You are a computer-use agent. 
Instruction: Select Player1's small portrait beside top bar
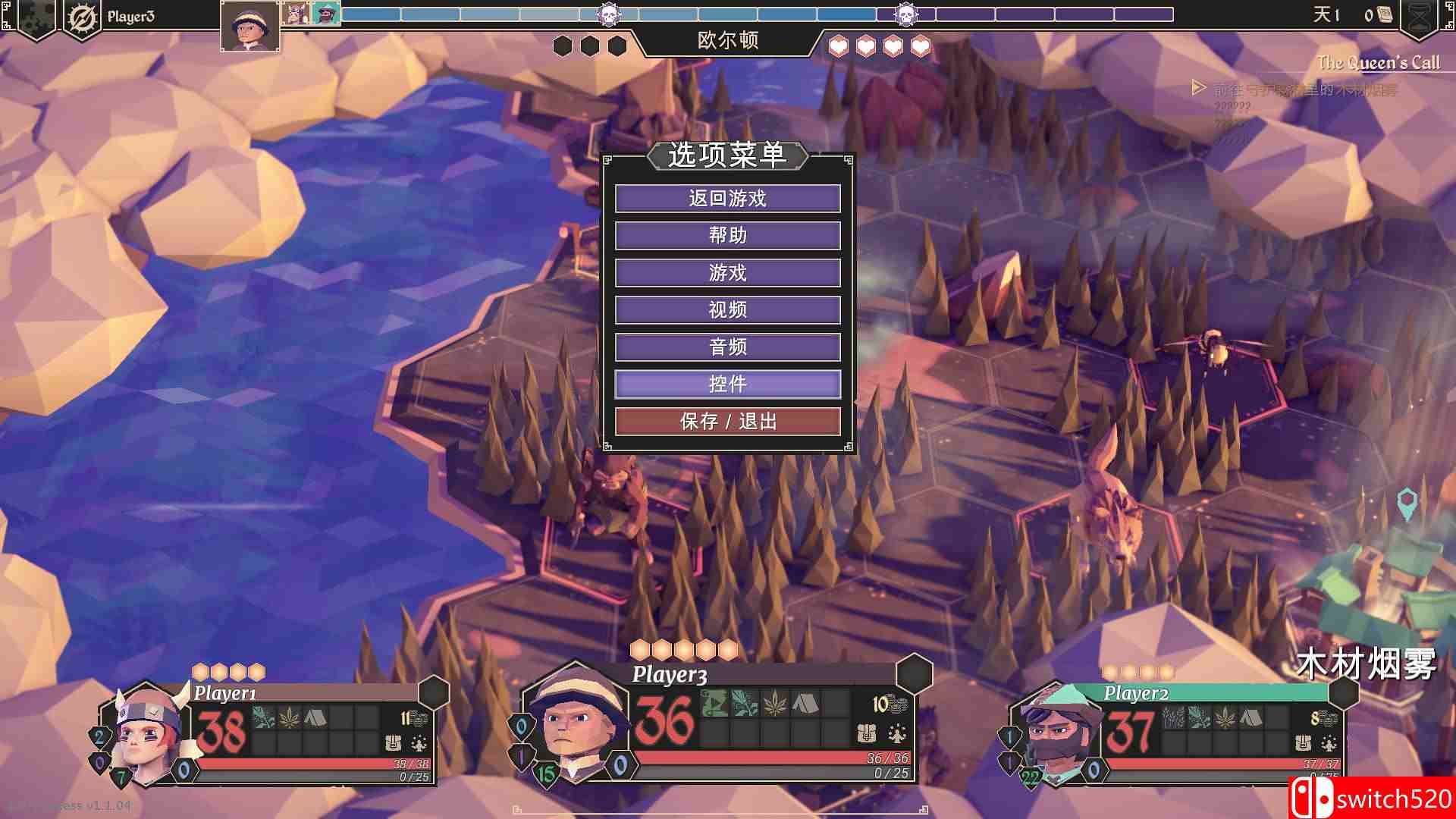tap(294, 14)
